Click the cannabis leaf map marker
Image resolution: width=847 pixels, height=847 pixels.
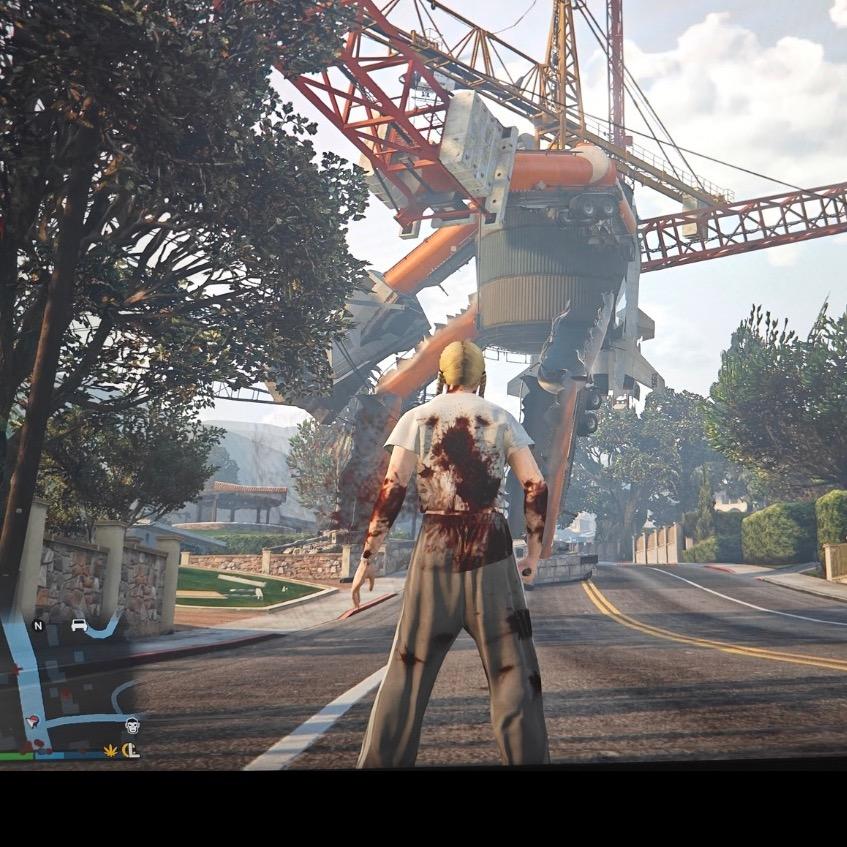click(x=110, y=749)
